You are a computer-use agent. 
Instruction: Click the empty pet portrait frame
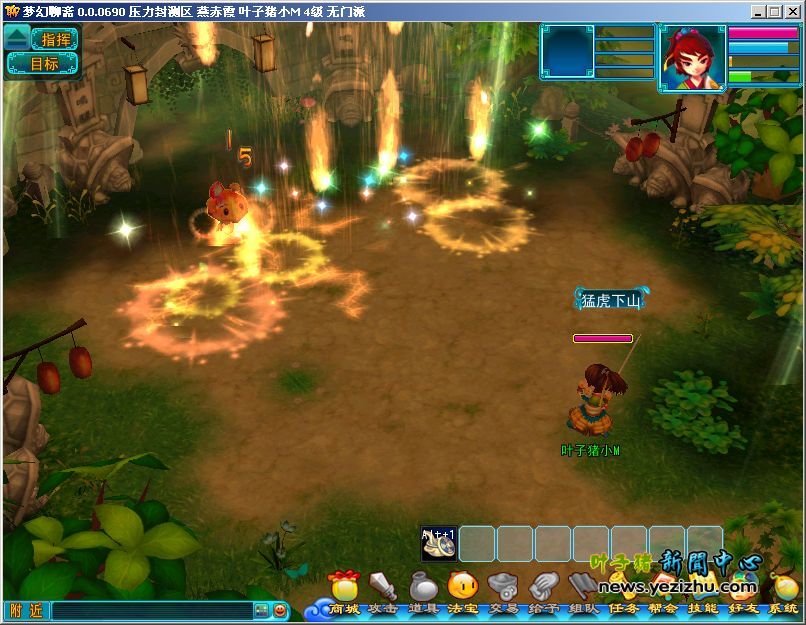567,52
